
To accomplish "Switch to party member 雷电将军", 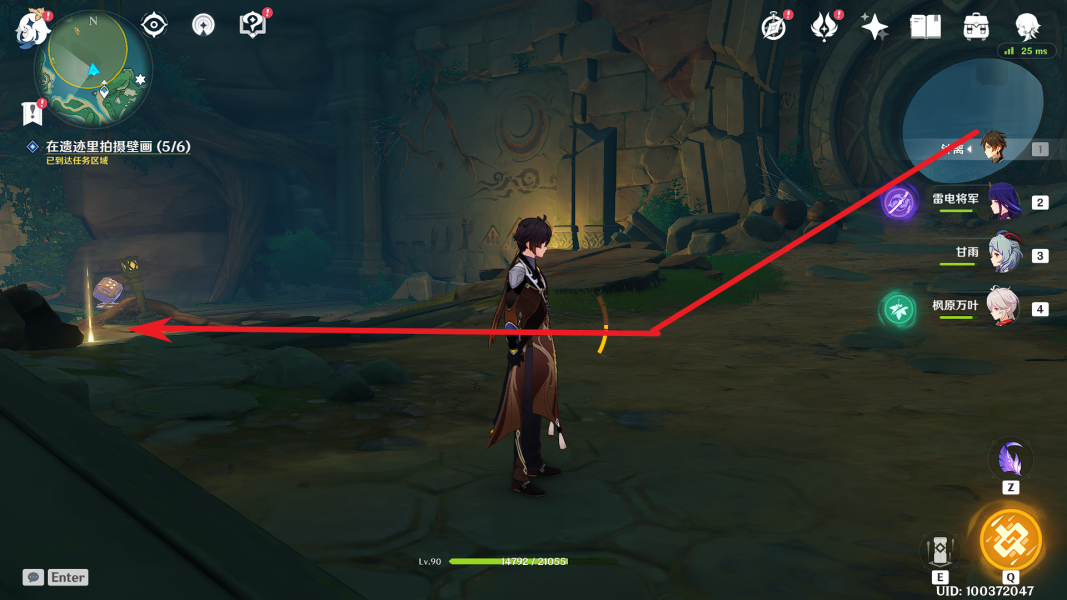I will tap(1004, 202).
